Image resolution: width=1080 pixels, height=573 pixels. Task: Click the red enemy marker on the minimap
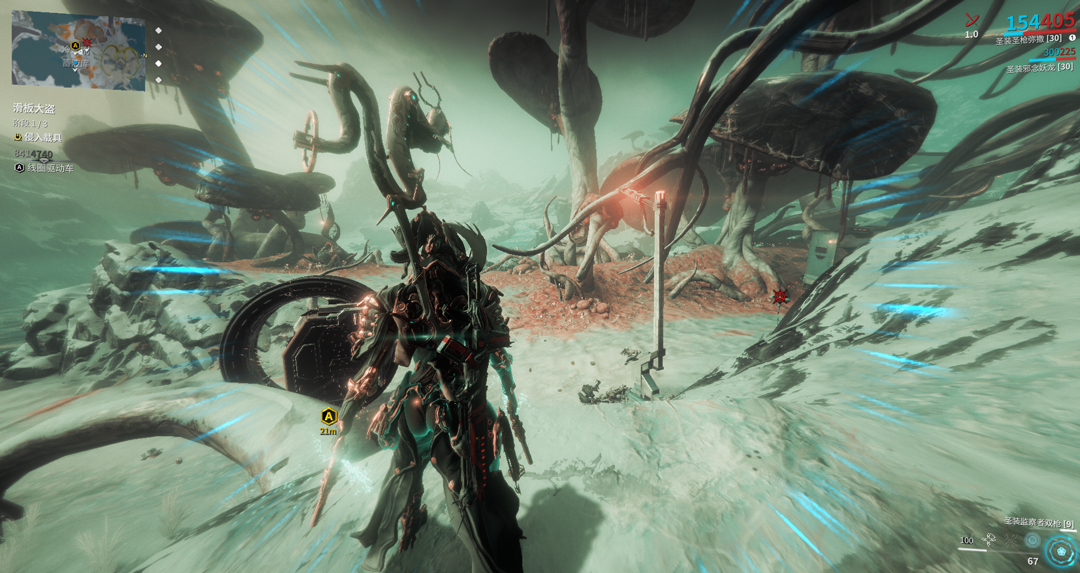coord(87,43)
